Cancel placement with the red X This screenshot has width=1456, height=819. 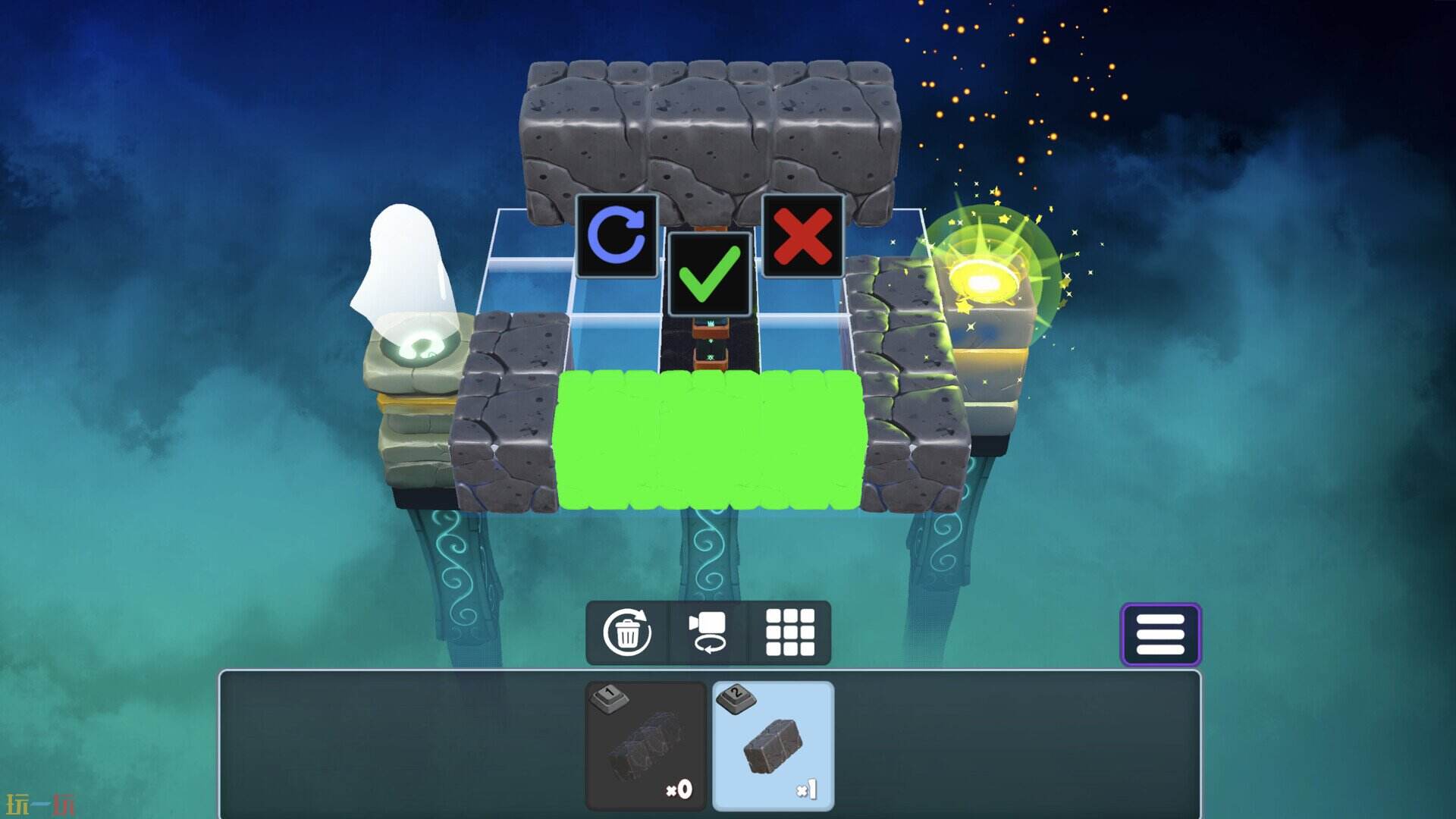pos(802,236)
